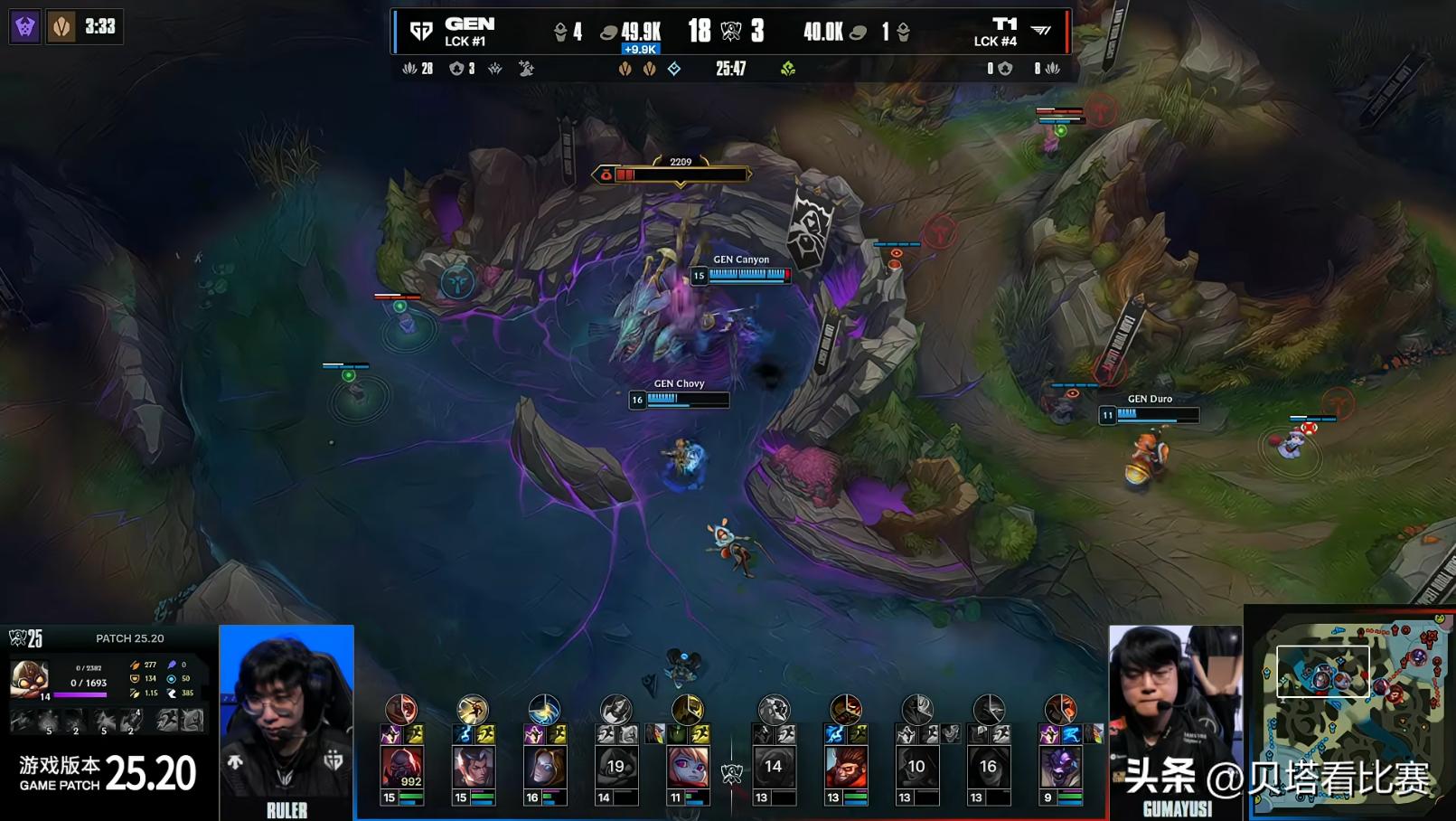The height and width of the screenshot is (821, 1456).
Task: Click the GEN team logo on scoreboard
Action: [x=421, y=32]
